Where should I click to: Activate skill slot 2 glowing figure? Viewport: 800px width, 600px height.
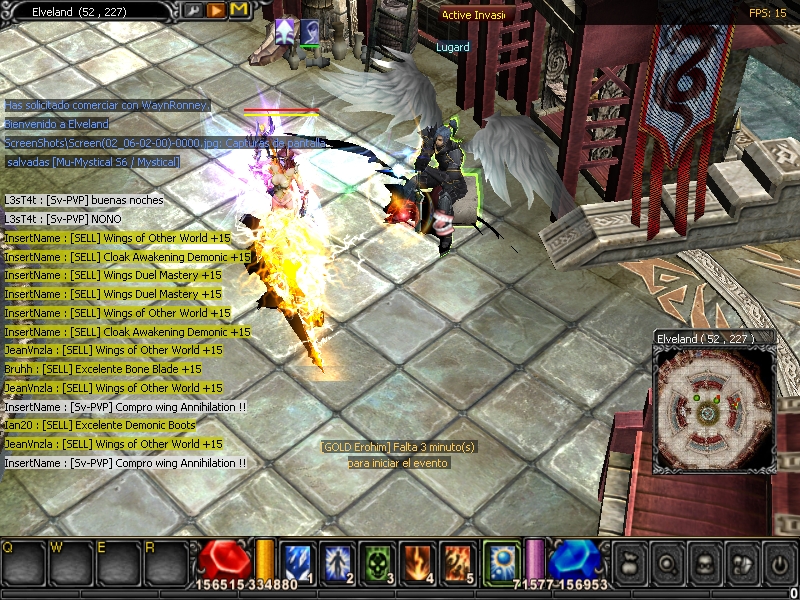[338, 561]
